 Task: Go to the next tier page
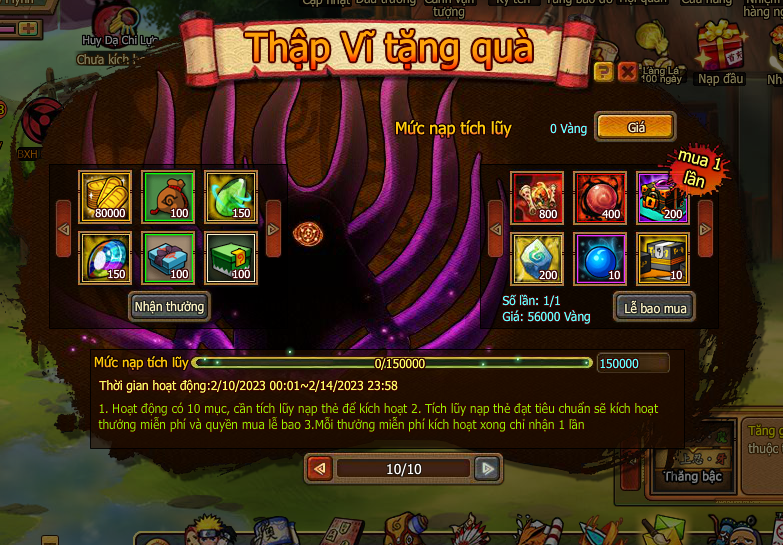[487, 468]
